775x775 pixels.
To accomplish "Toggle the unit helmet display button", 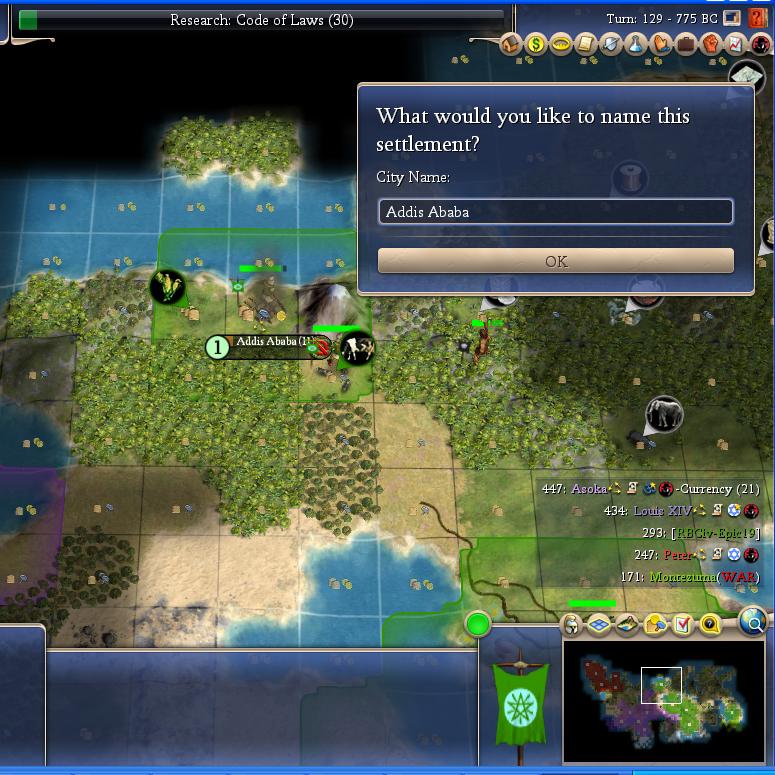I will click(572, 625).
